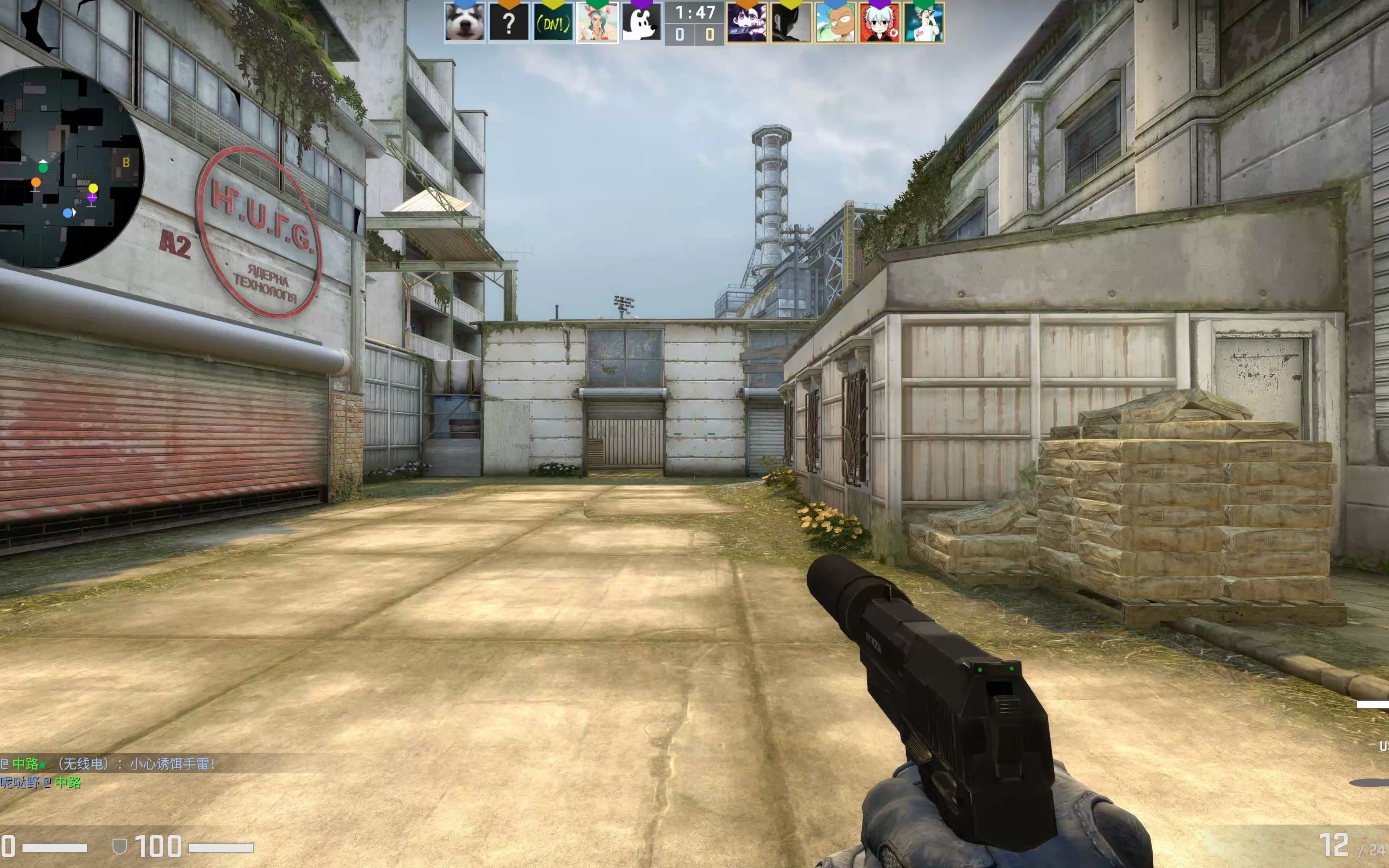Choose the yellow (DN!) player avatar

[553, 23]
